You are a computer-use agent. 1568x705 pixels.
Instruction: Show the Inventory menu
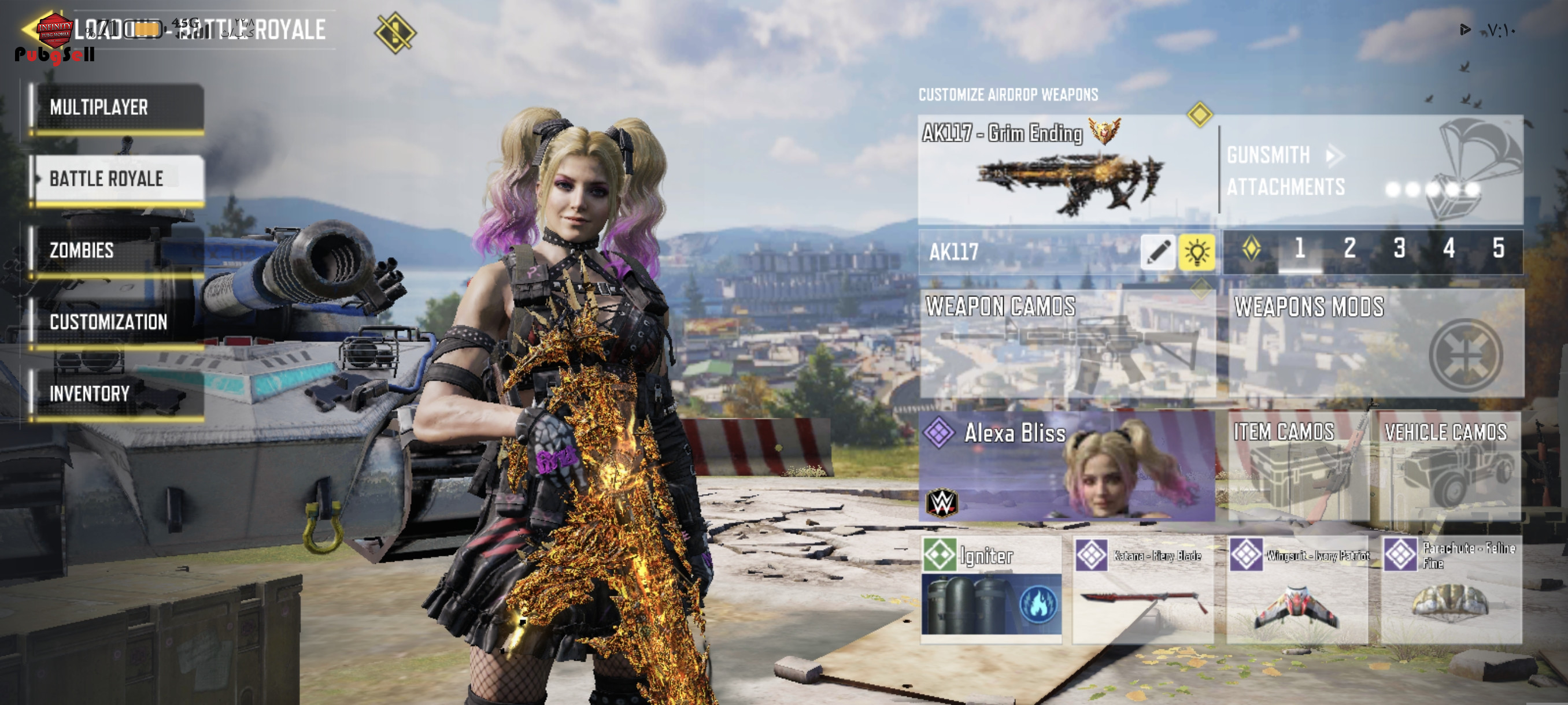tap(117, 394)
